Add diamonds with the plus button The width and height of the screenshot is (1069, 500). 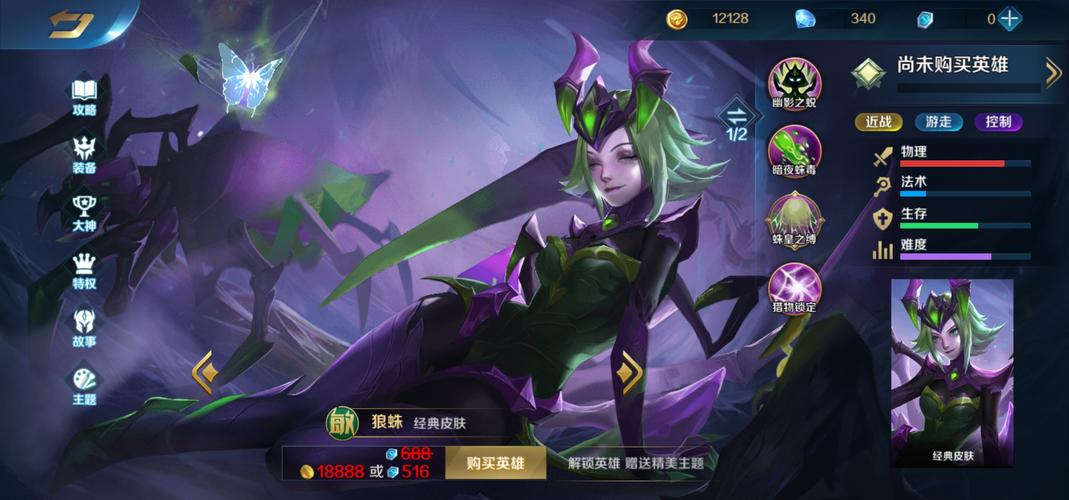click(1010, 18)
